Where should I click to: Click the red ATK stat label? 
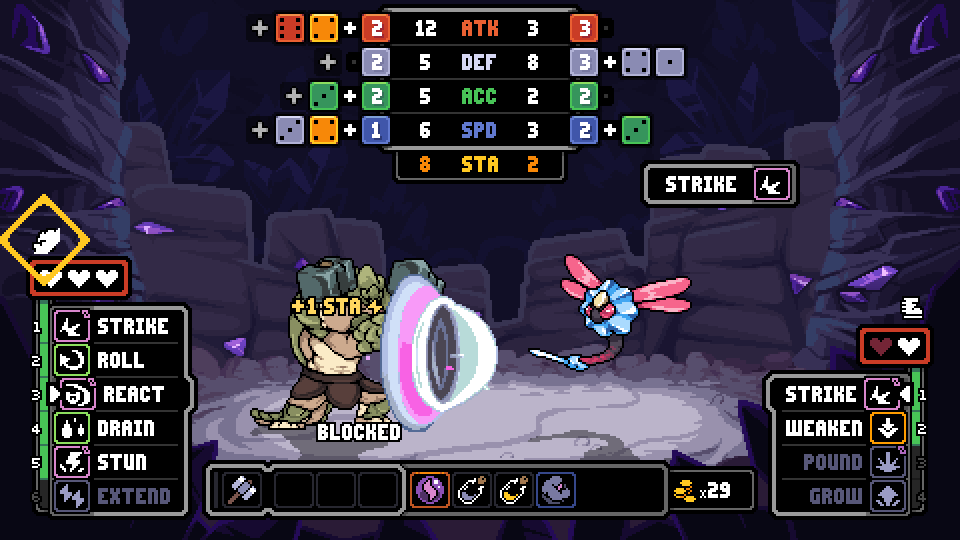[479, 28]
